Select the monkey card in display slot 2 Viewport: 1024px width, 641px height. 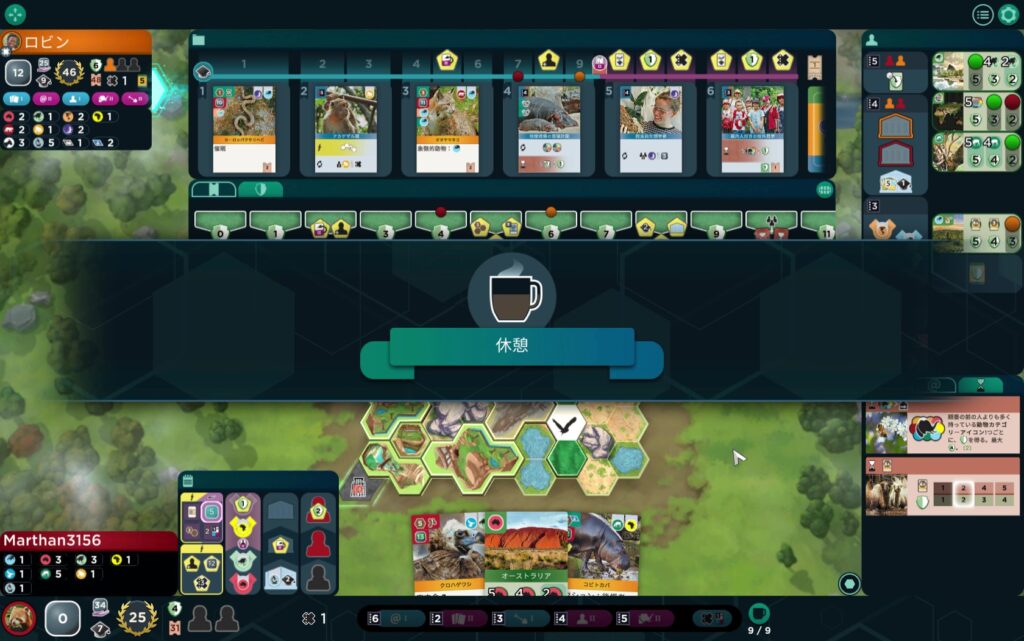coord(346,128)
